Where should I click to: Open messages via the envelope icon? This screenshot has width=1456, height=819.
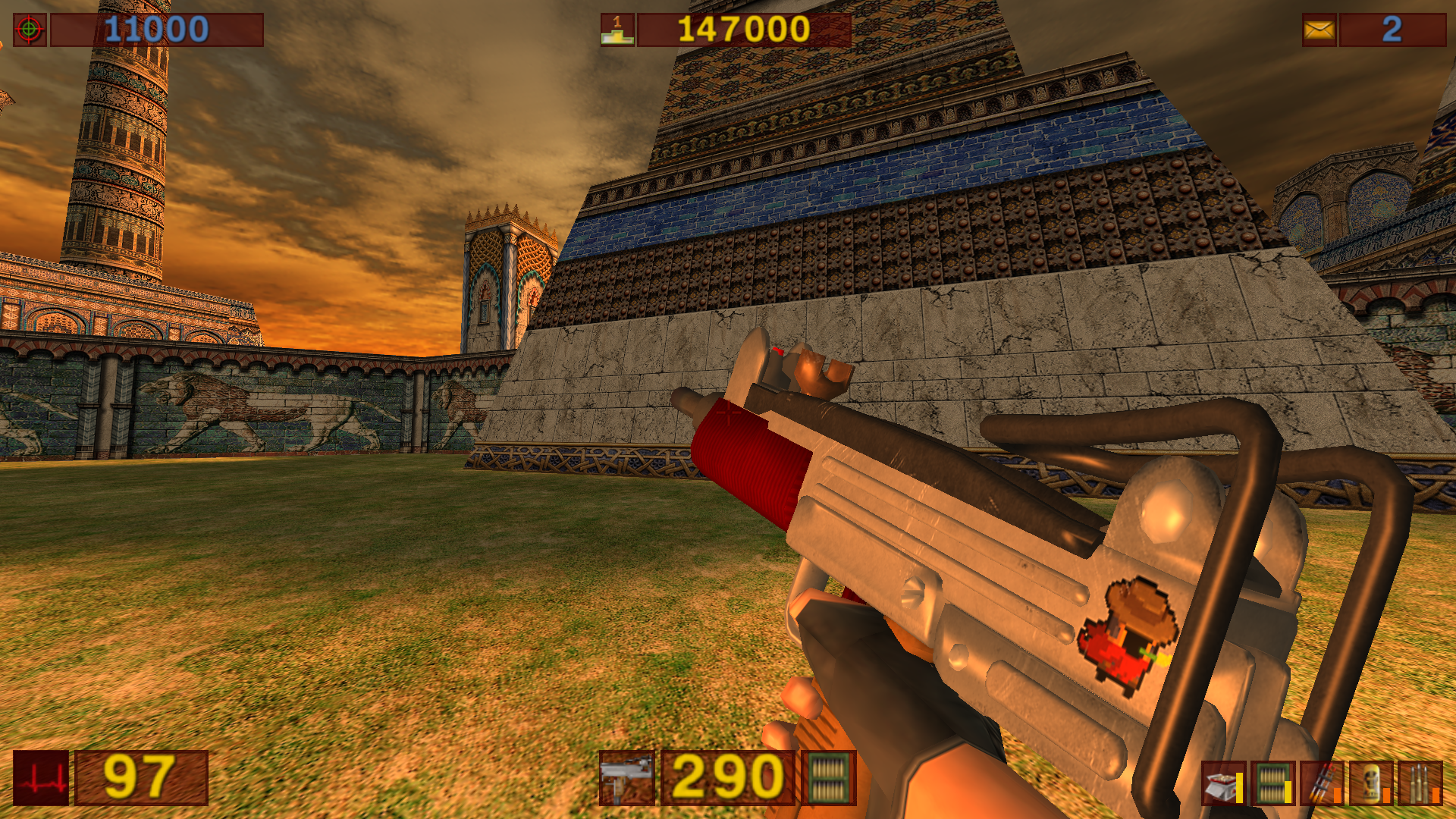(x=1319, y=30)
